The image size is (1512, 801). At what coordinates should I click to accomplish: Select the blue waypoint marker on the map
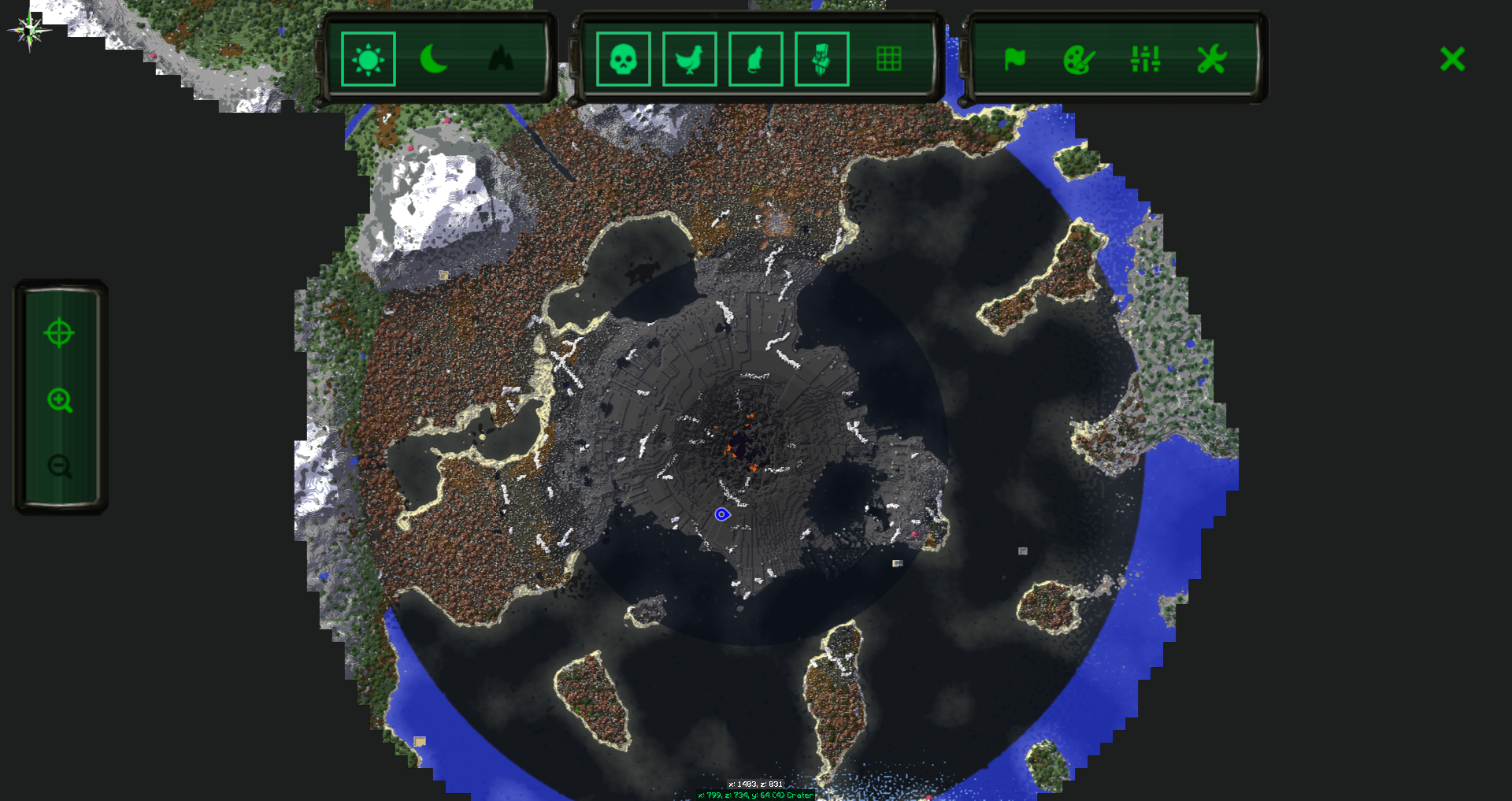coord(722,514)
